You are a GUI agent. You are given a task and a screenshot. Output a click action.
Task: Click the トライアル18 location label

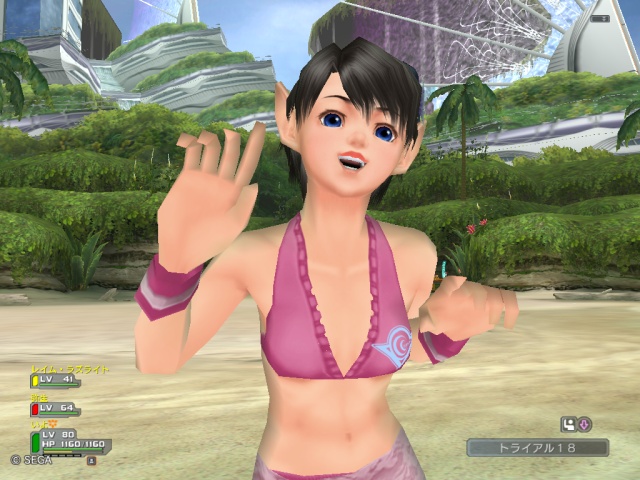[x=536, y=448]
